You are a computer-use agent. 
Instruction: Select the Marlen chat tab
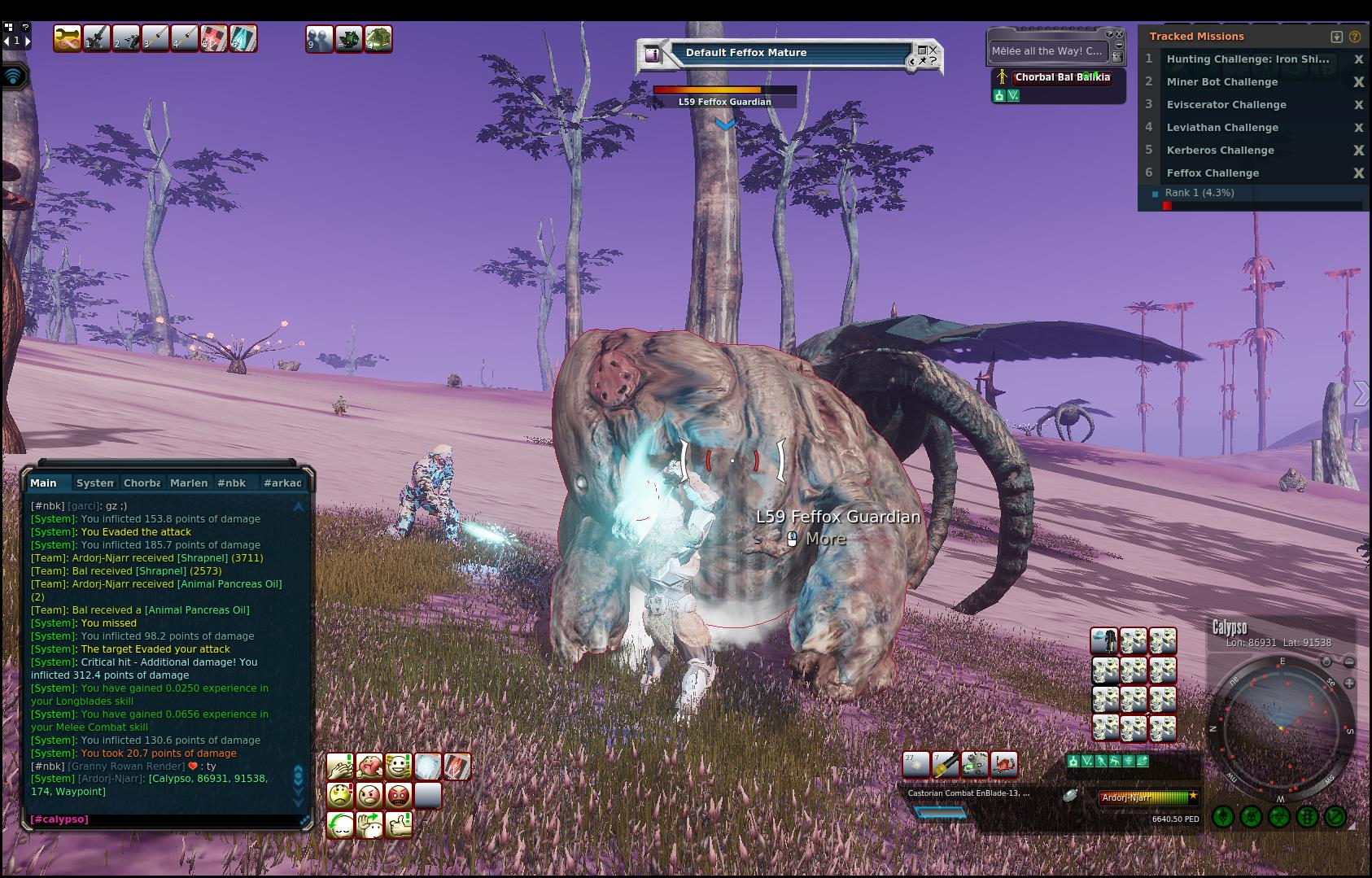tap(188, 483)
